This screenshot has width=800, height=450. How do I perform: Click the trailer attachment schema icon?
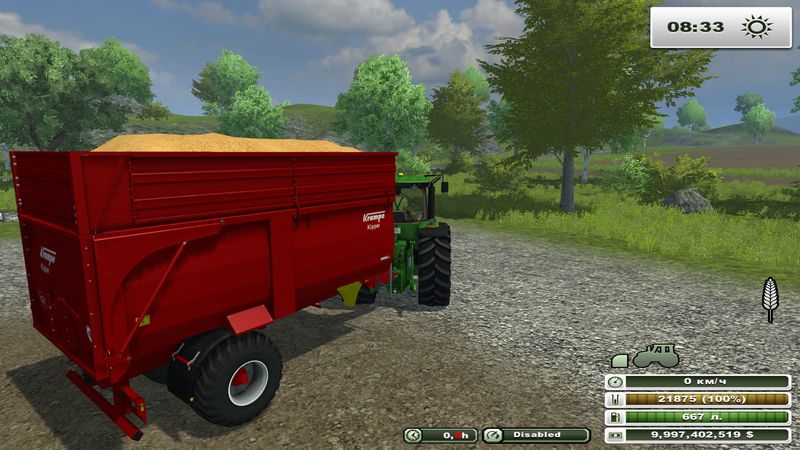pos(619,360)
